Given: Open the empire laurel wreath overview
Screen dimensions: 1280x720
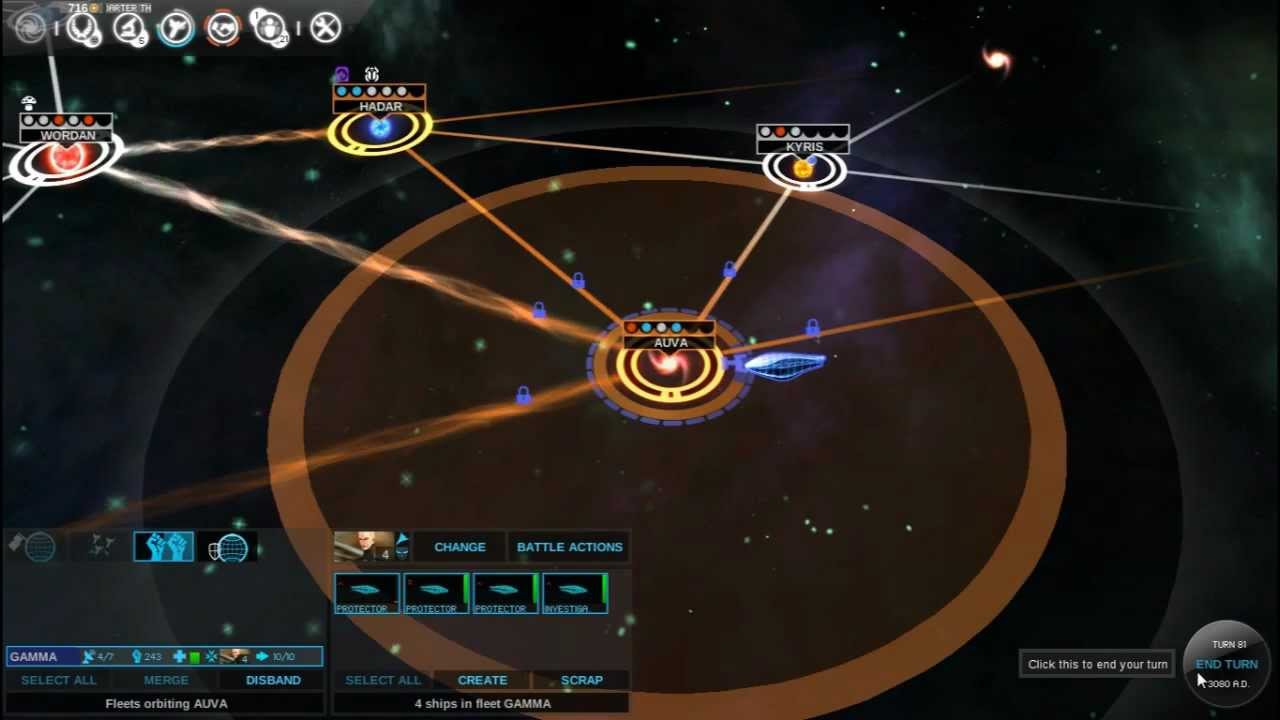Looking at the screenshot, I should coord(83,28).
